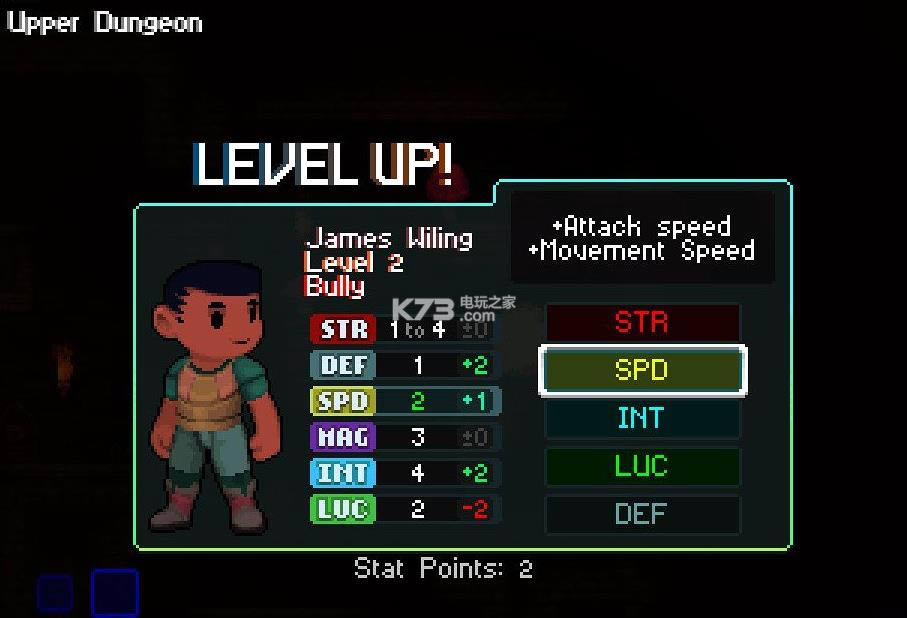907x618 pixels.
Task: Select the highlighted SPD stat option
Action: pos(641,370)
